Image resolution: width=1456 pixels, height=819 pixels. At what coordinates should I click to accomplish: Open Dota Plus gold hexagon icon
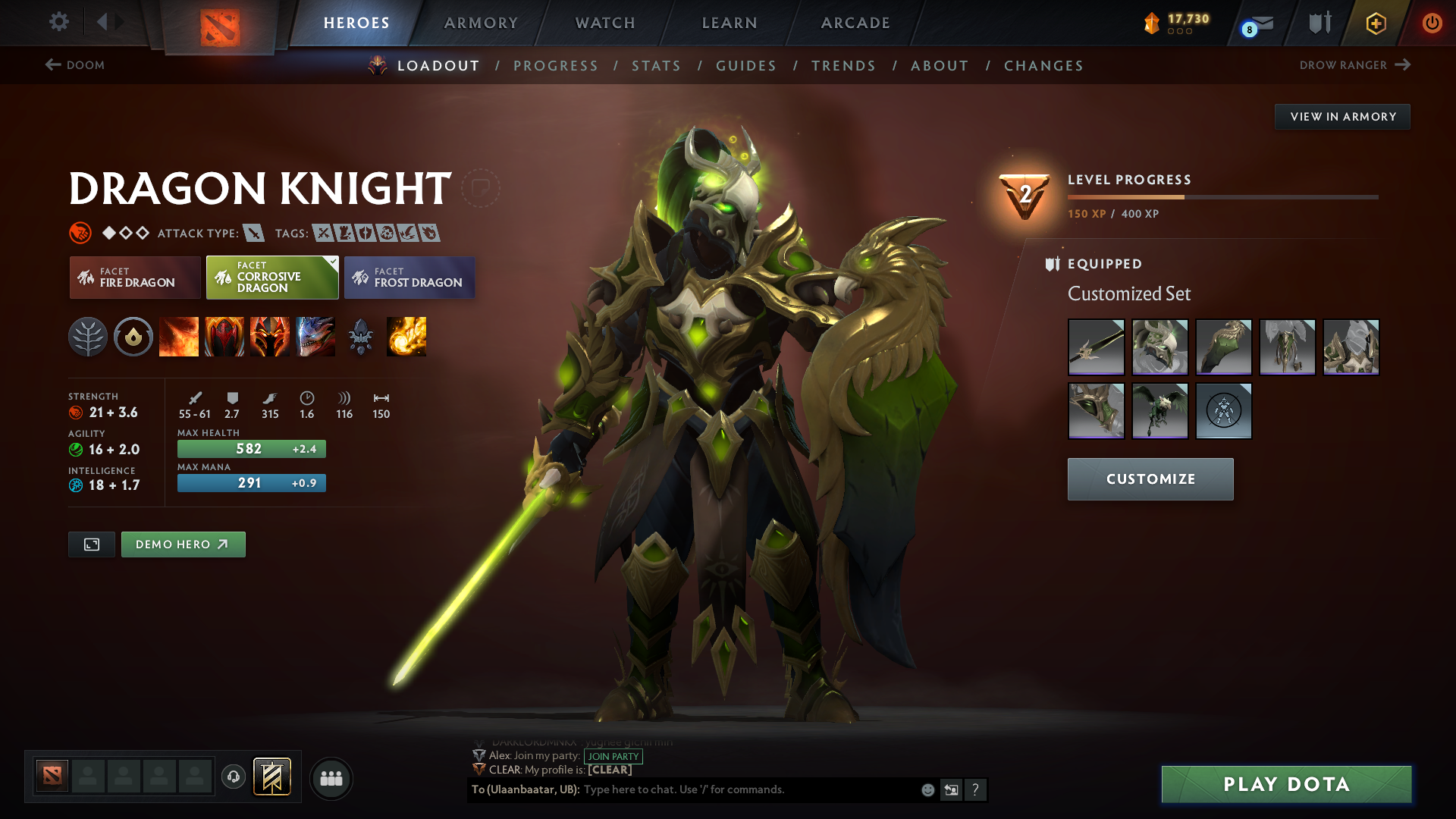click(x=1376, y=23)
